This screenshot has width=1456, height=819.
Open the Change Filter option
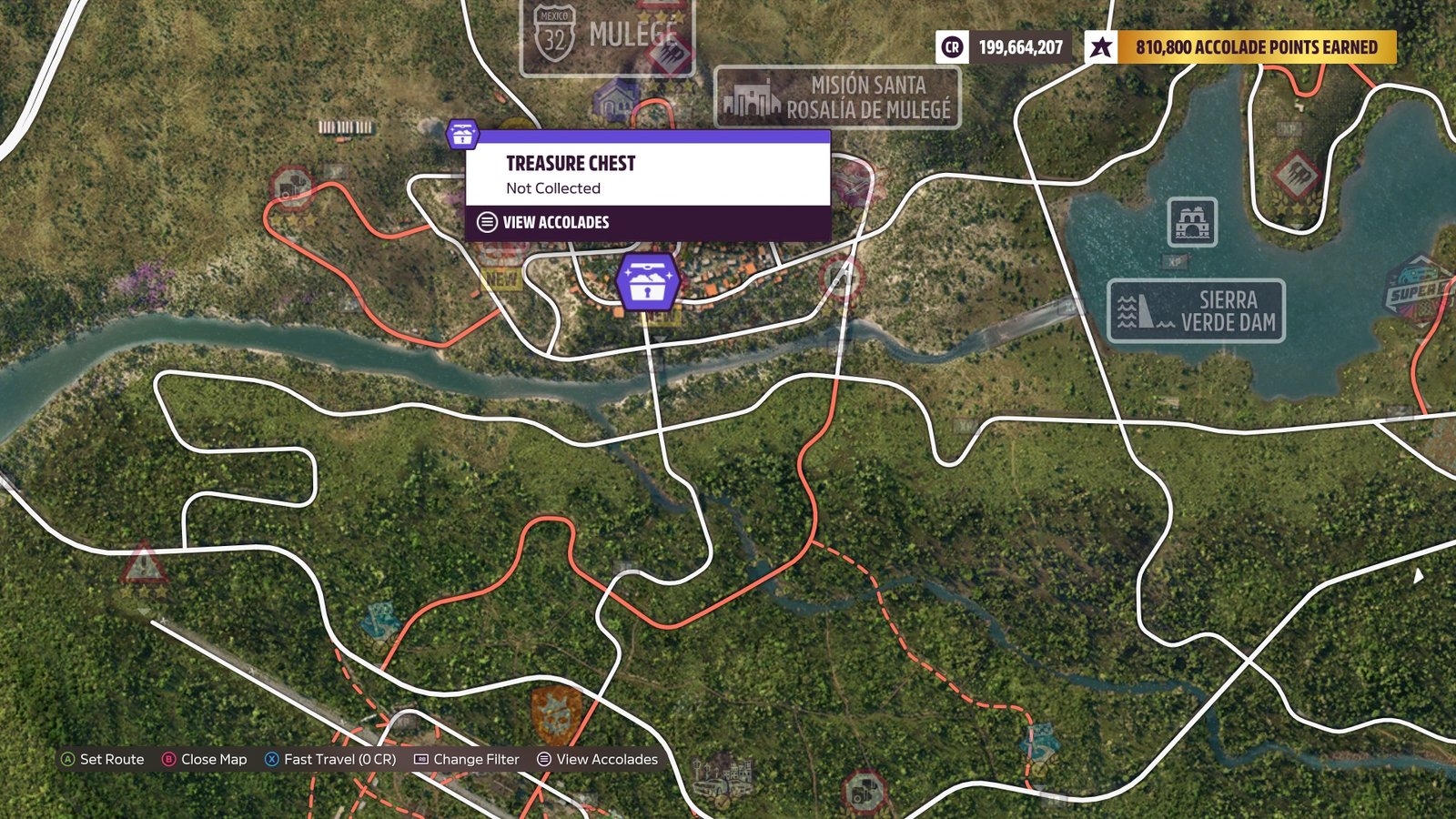tap(467, 759)
